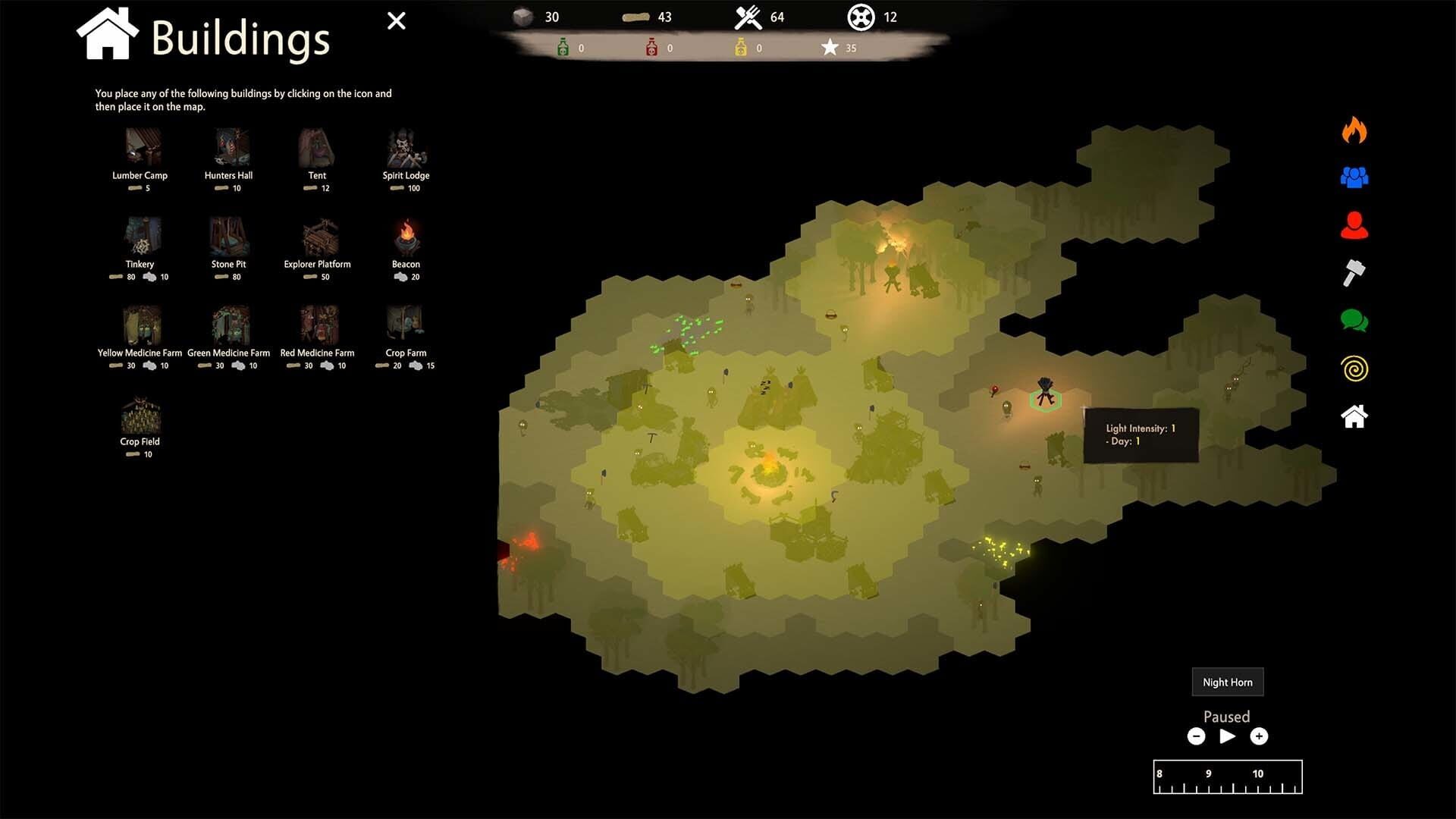Image resolution: width=1456 pixels, height=819 pixels.
Task: Close the Buildings panel
Action: pos(396,20)
